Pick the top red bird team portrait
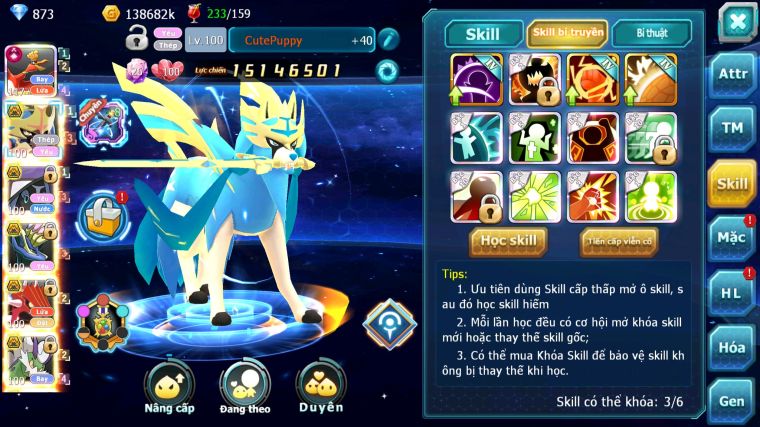This screenshot has width=760, height=427. 28,70
